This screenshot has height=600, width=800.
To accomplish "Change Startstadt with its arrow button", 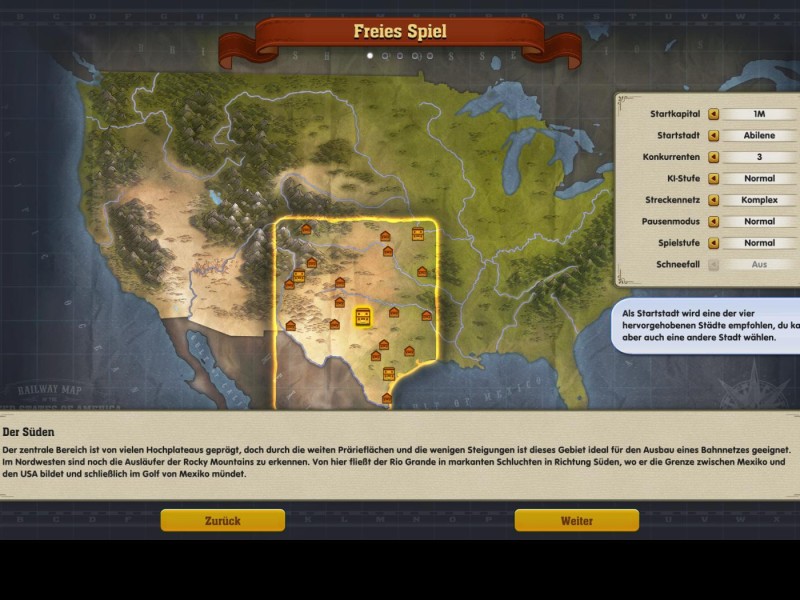I will pos(714,136).
